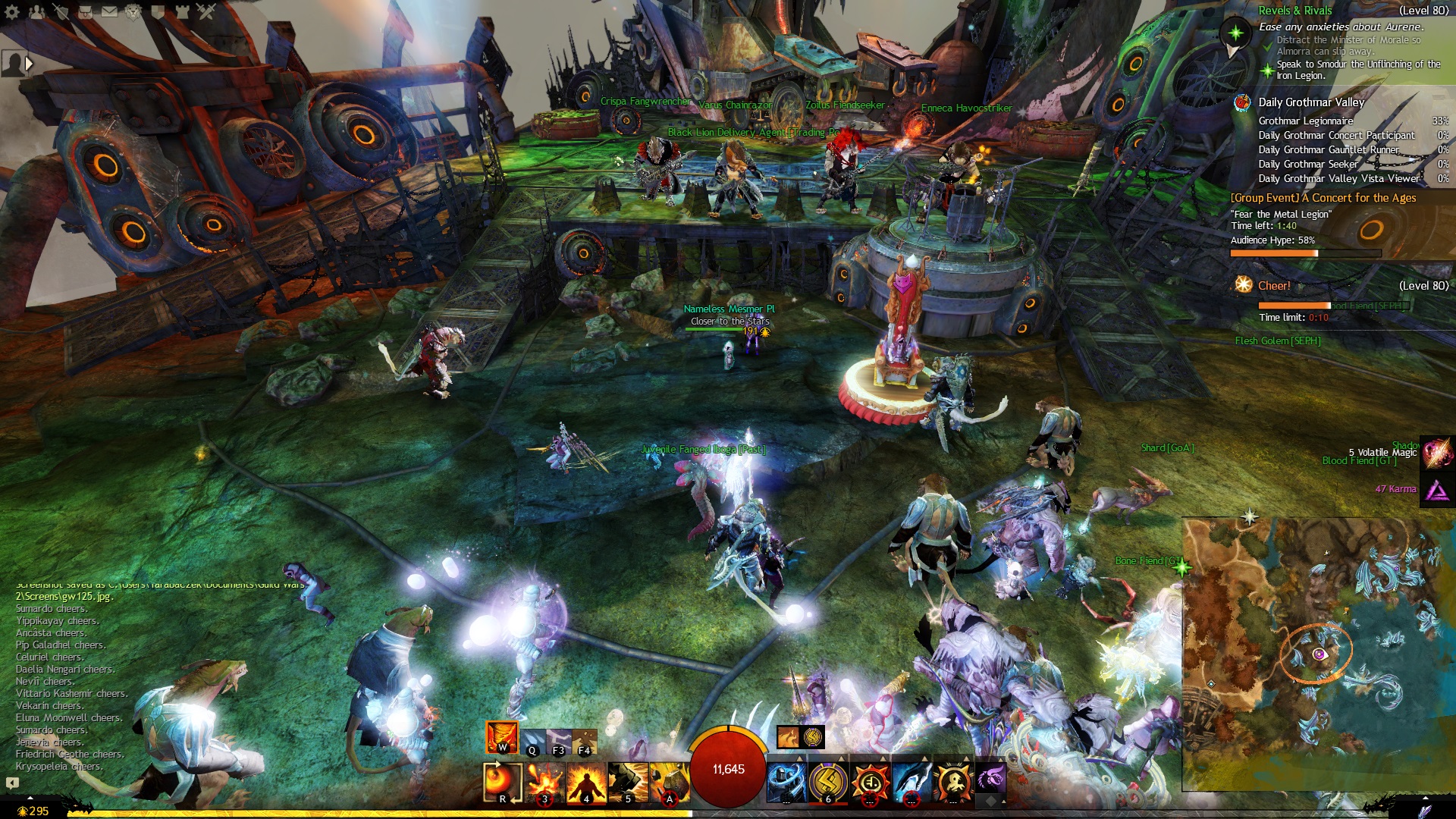The image size is (1456, 819).
Task: Use the burning figure weapon skill
Action: coord(586,783)
